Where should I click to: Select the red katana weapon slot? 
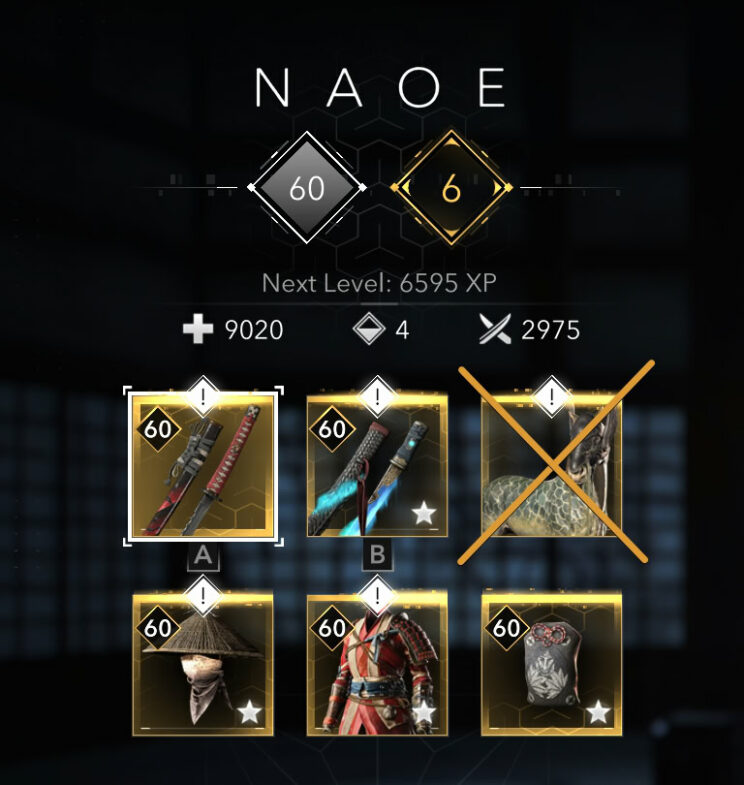[203, 467]
